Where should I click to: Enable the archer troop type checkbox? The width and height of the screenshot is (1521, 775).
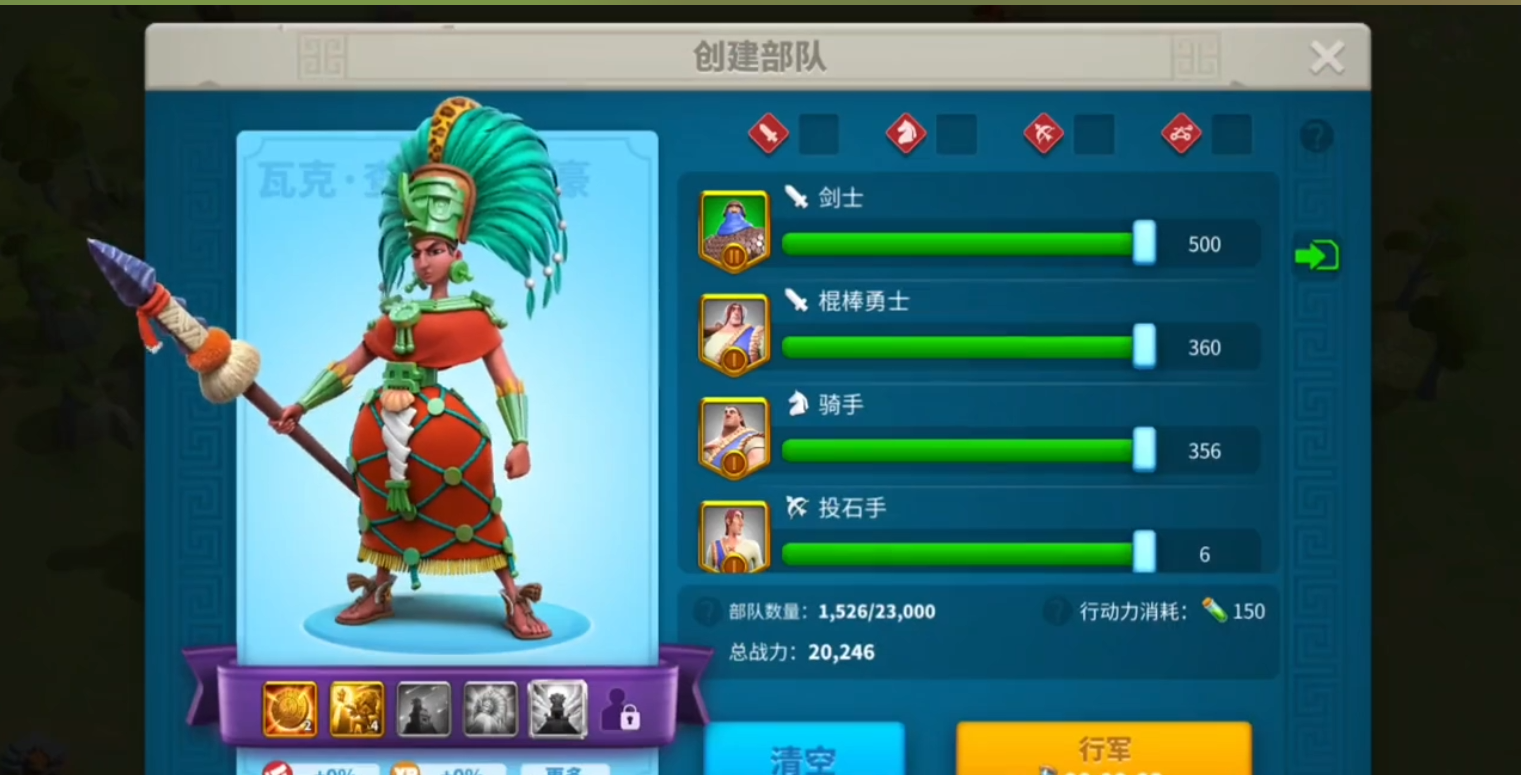tap(1095, 135)
